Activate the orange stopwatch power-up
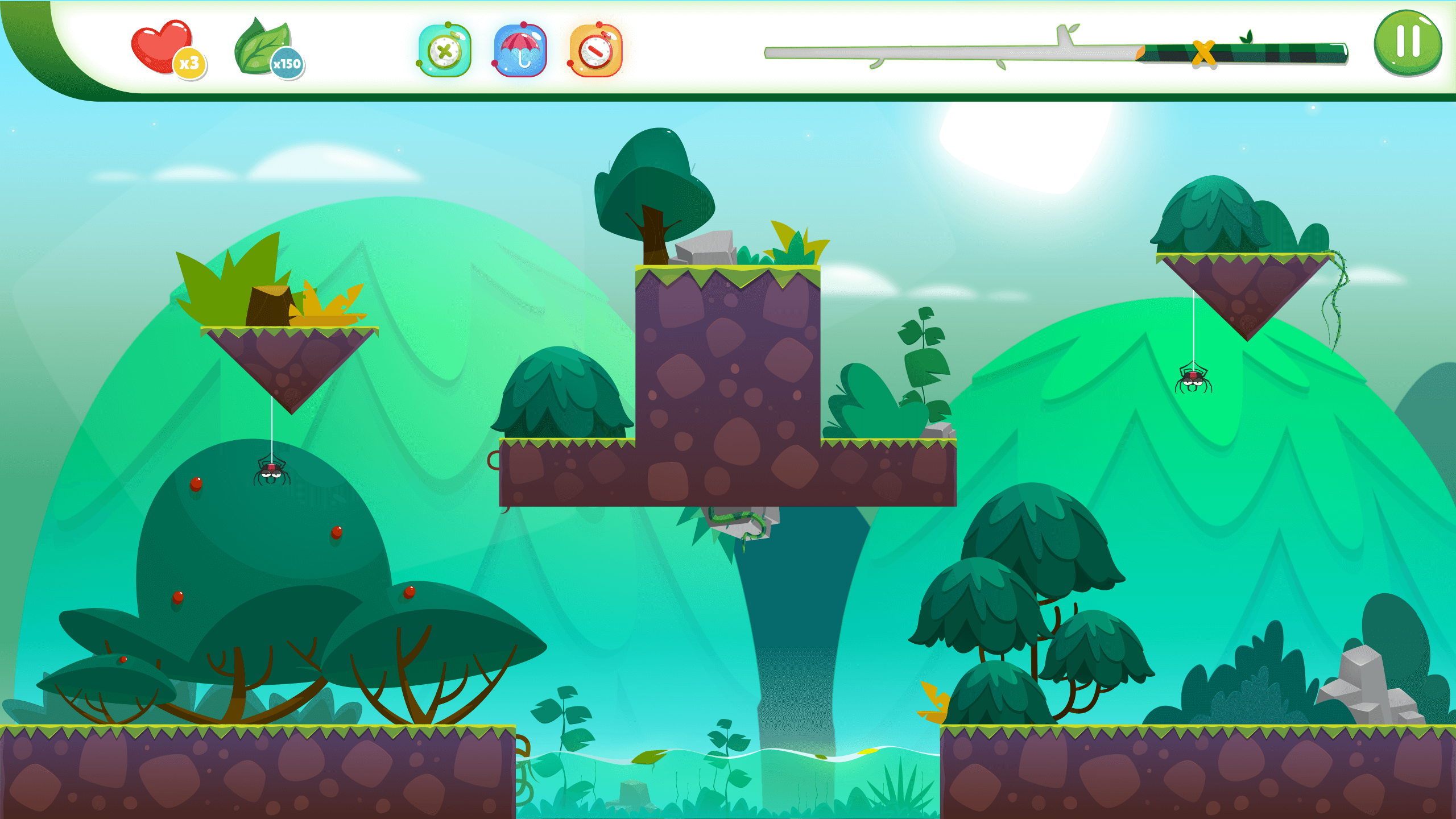Viewport: 1456px width, 819px height. coord(595,51)
